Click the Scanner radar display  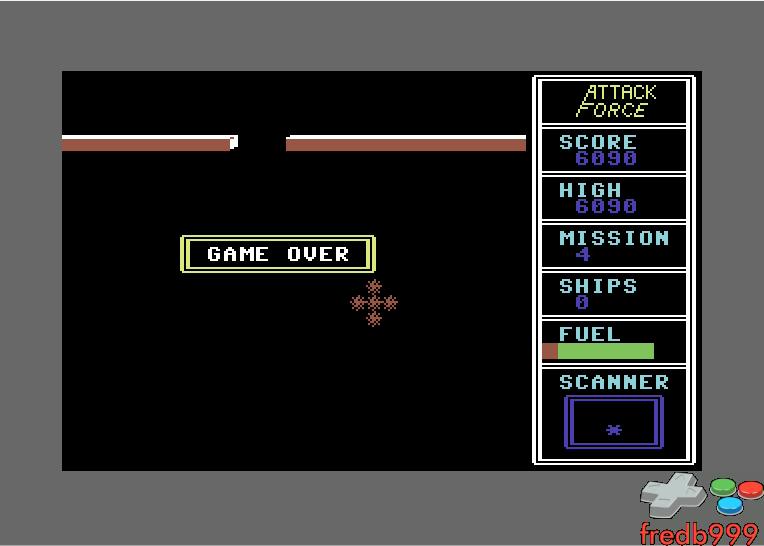pyautogui.click(x=613, y=422)
